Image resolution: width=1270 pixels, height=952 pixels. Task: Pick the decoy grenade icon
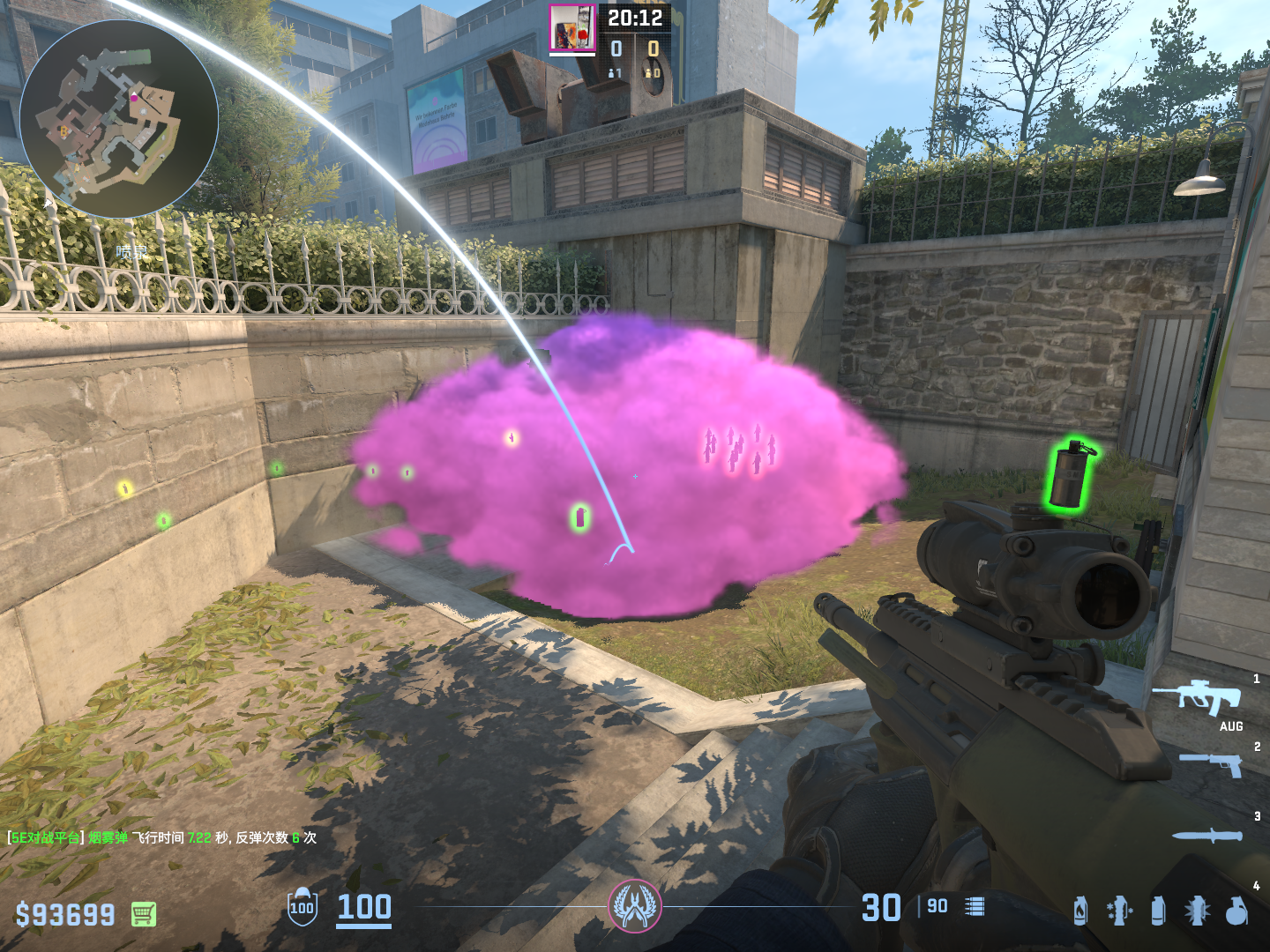[1119, 911]
